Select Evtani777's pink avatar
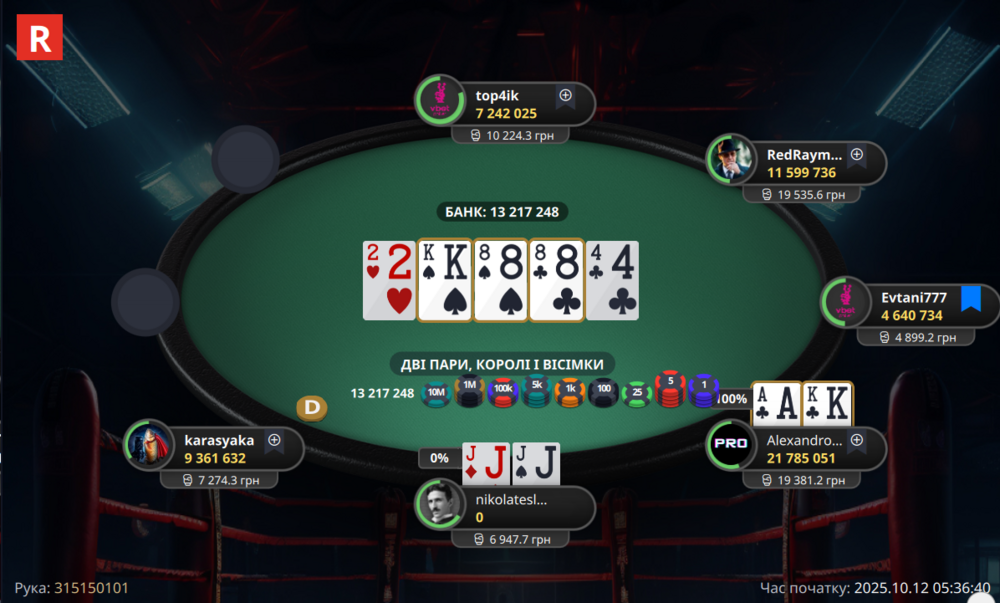 pos(846,302)
